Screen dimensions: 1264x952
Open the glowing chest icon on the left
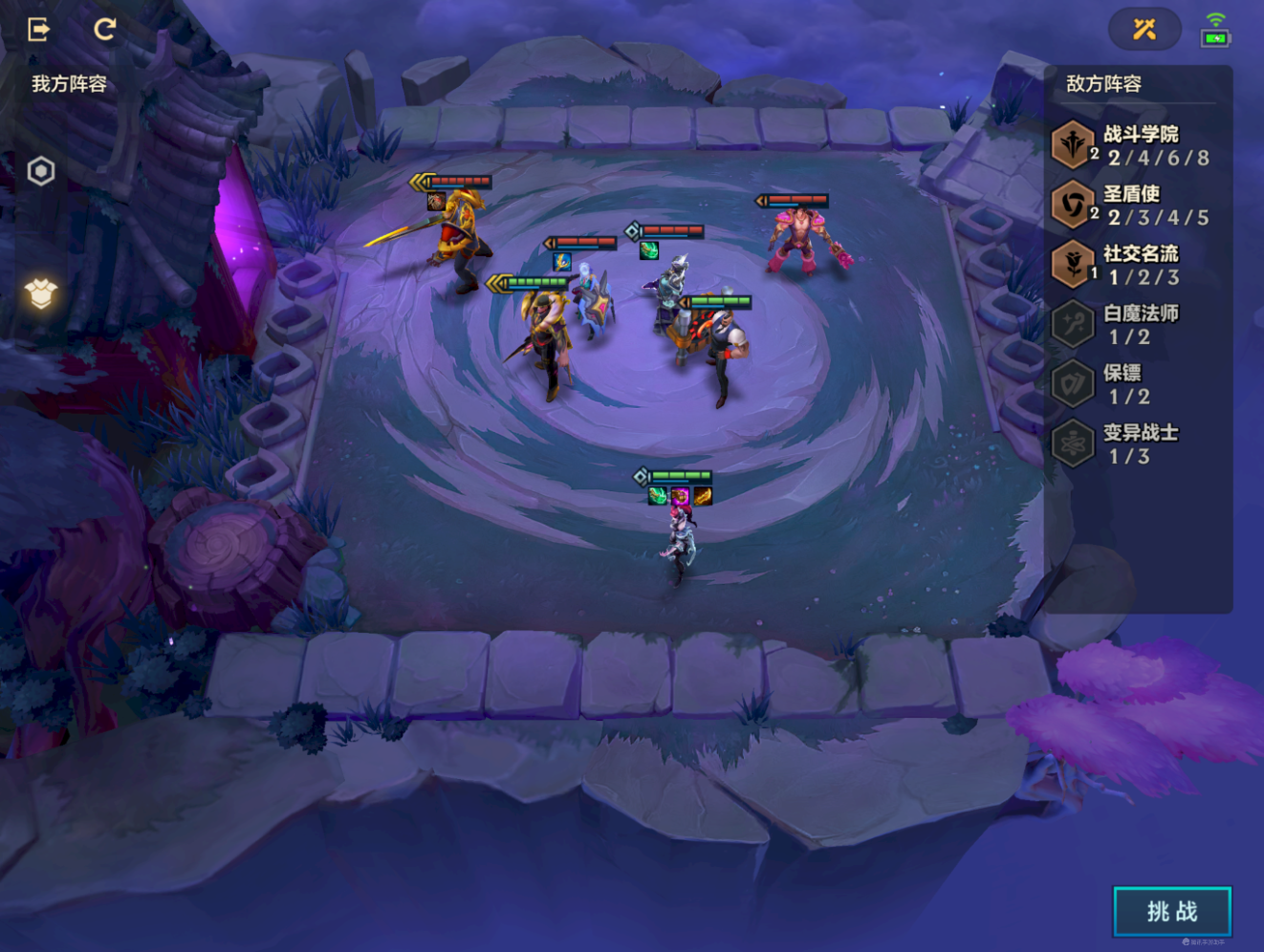coord(41,293)
